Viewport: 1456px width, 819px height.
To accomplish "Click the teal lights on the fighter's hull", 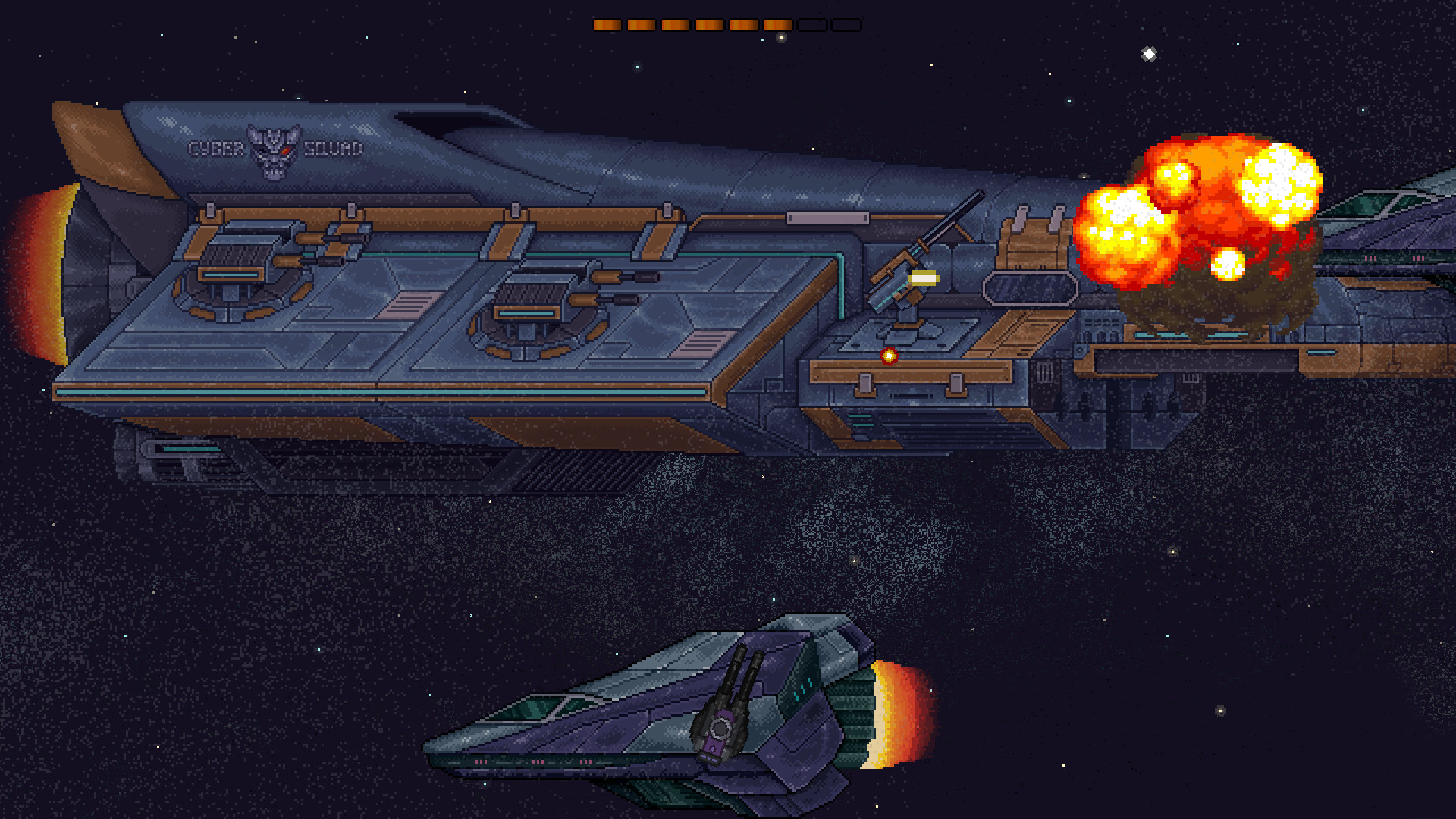I will coord(802,689).
